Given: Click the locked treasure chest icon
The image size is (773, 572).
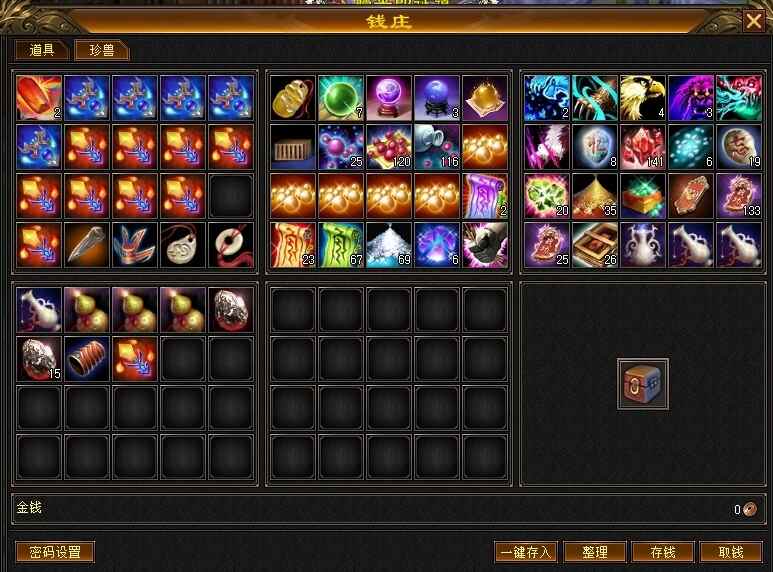Looking at the screenshot, I should 642,384.
